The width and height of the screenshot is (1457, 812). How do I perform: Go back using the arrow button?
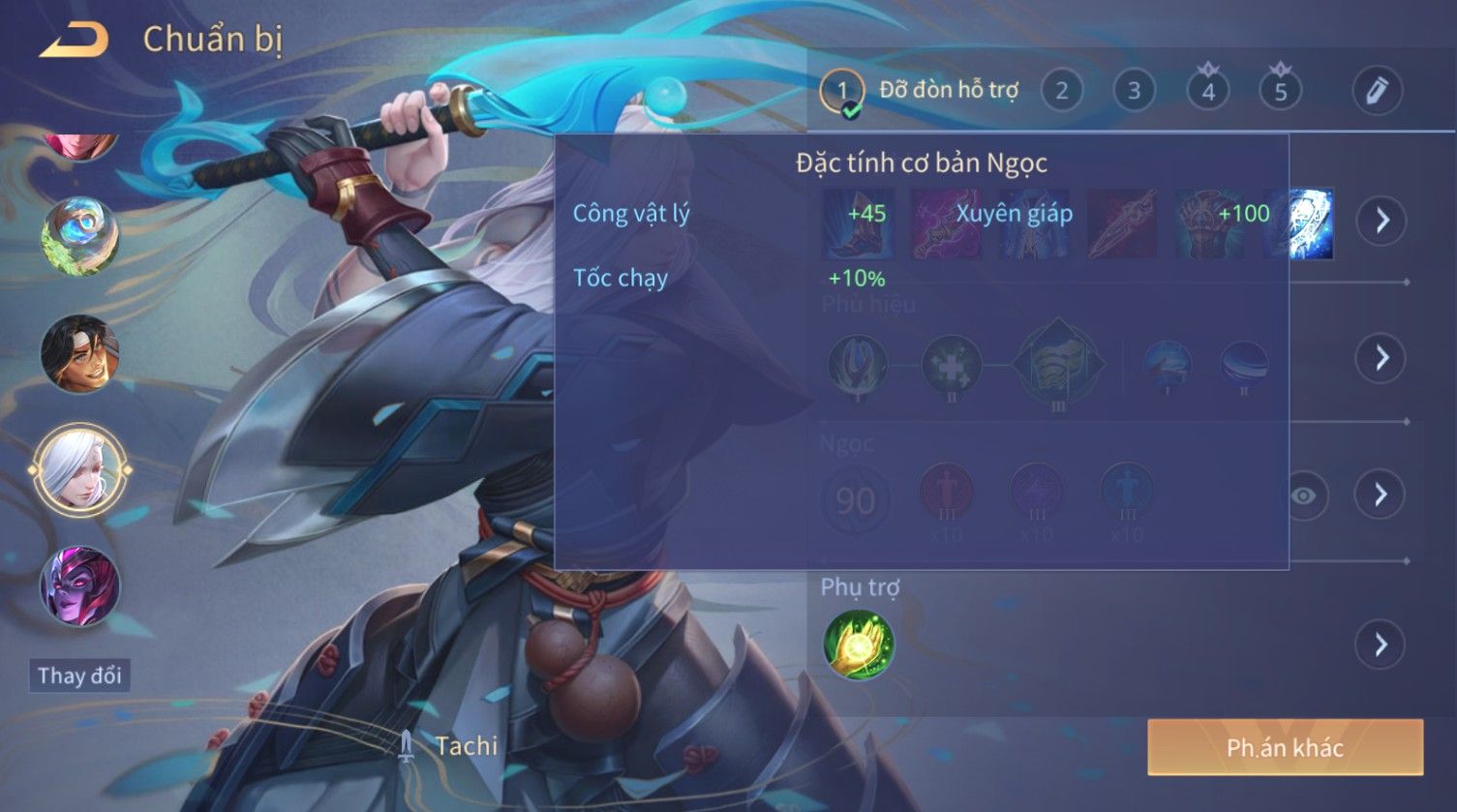(x=74, y=40)
